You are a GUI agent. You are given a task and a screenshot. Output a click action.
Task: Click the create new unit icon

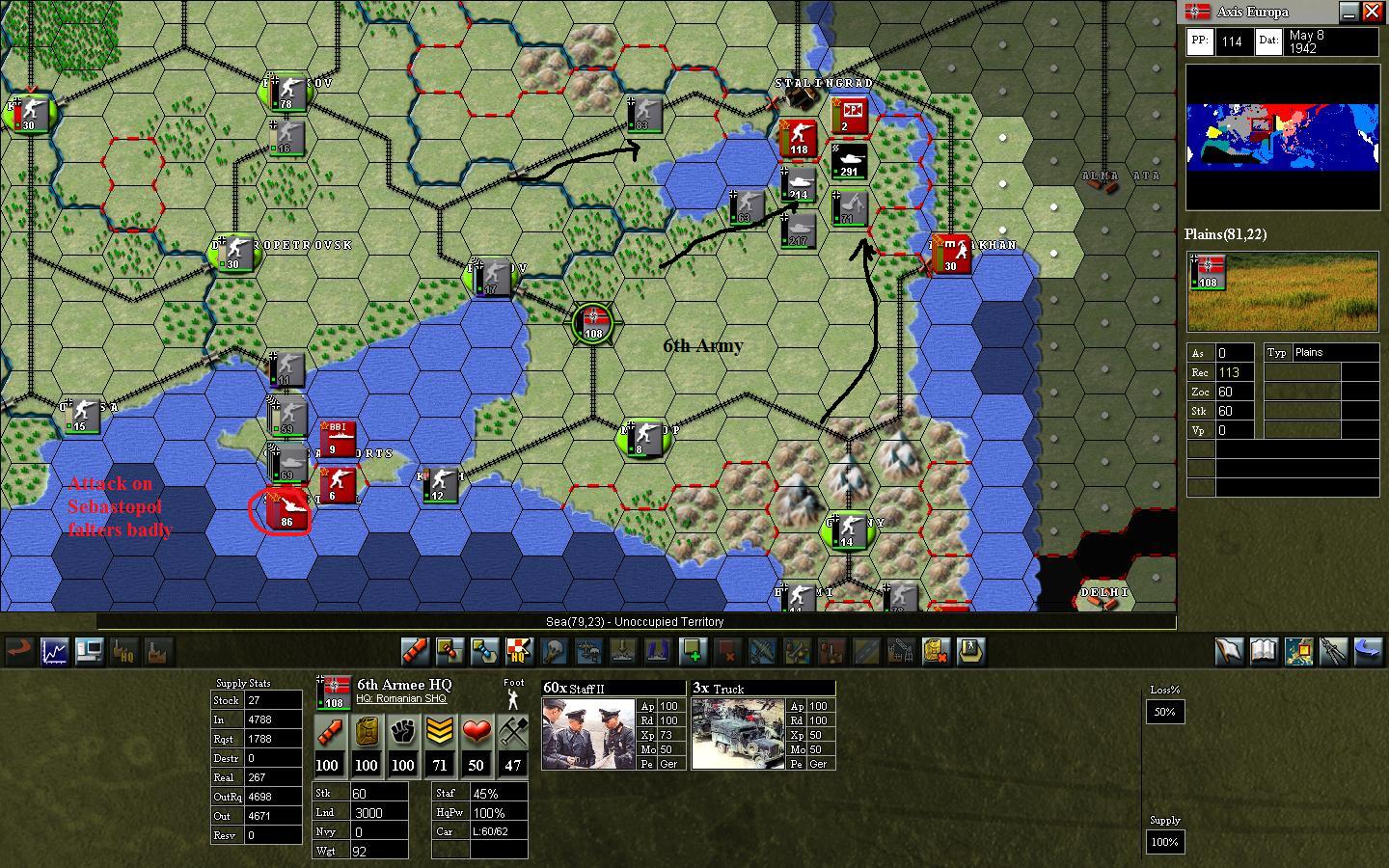[693, 652]
